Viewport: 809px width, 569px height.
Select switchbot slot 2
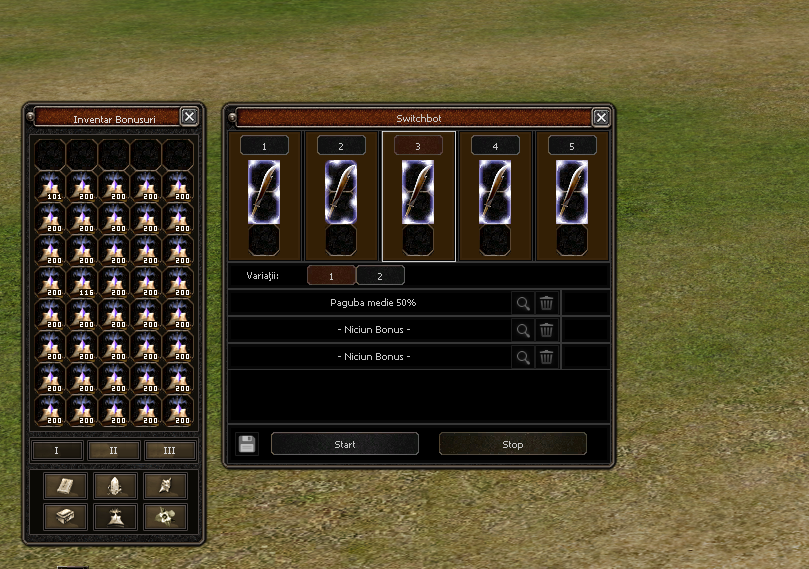[x=341, y=146]
